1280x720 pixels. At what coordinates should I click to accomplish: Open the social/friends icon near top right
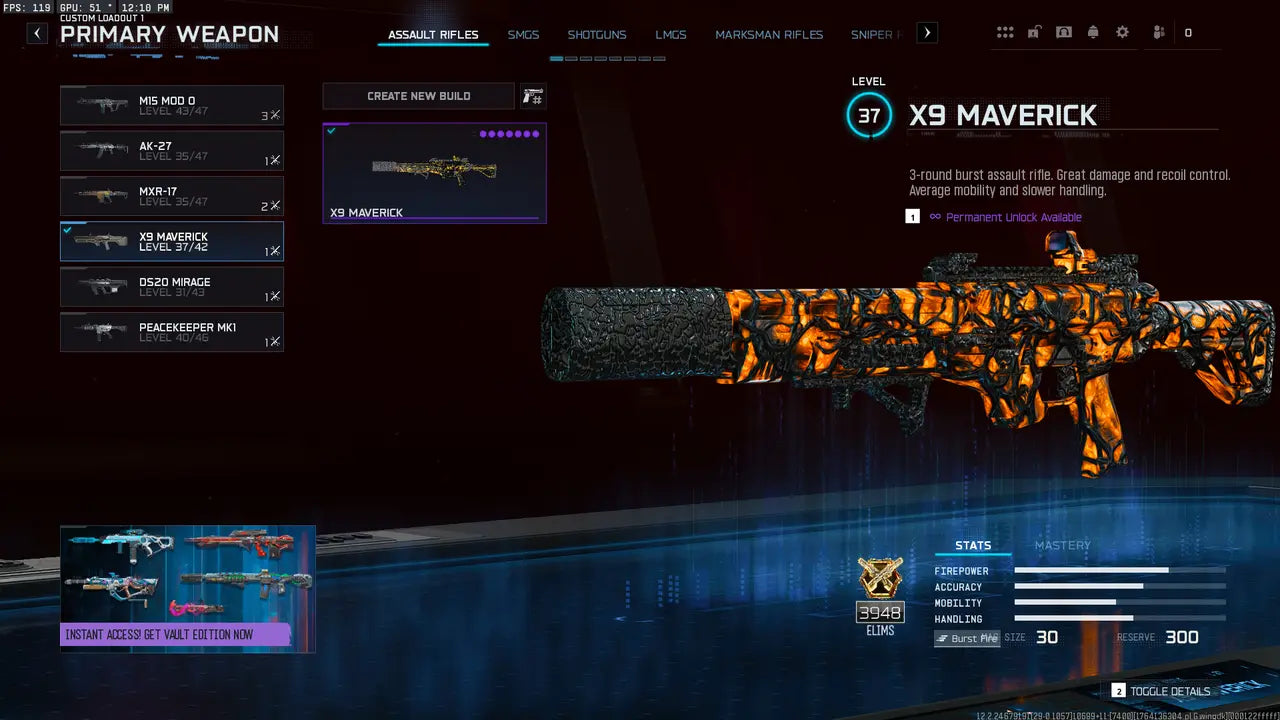click(x=1158, y=32)
